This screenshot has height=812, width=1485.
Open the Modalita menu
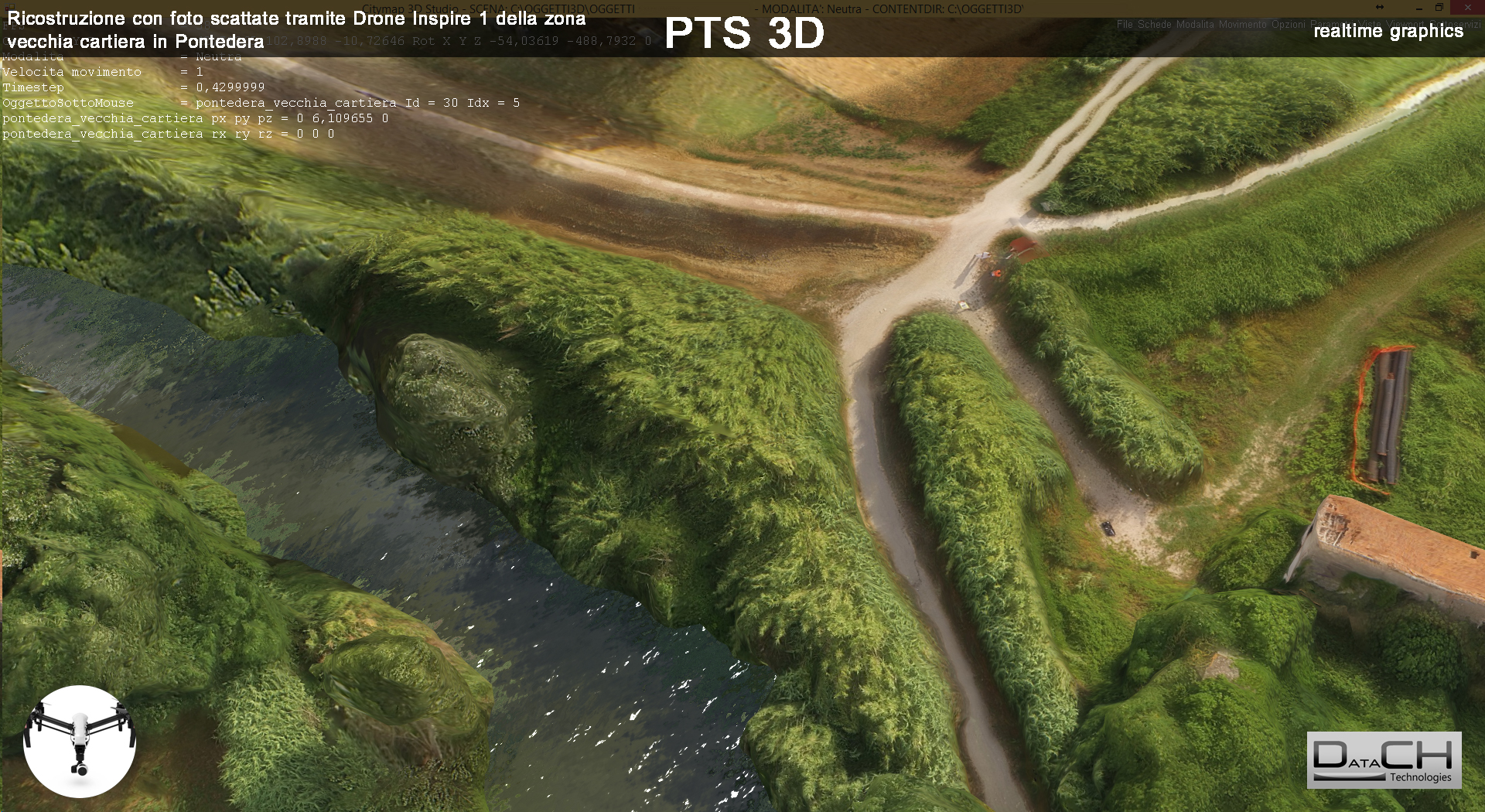[1195, 25]
